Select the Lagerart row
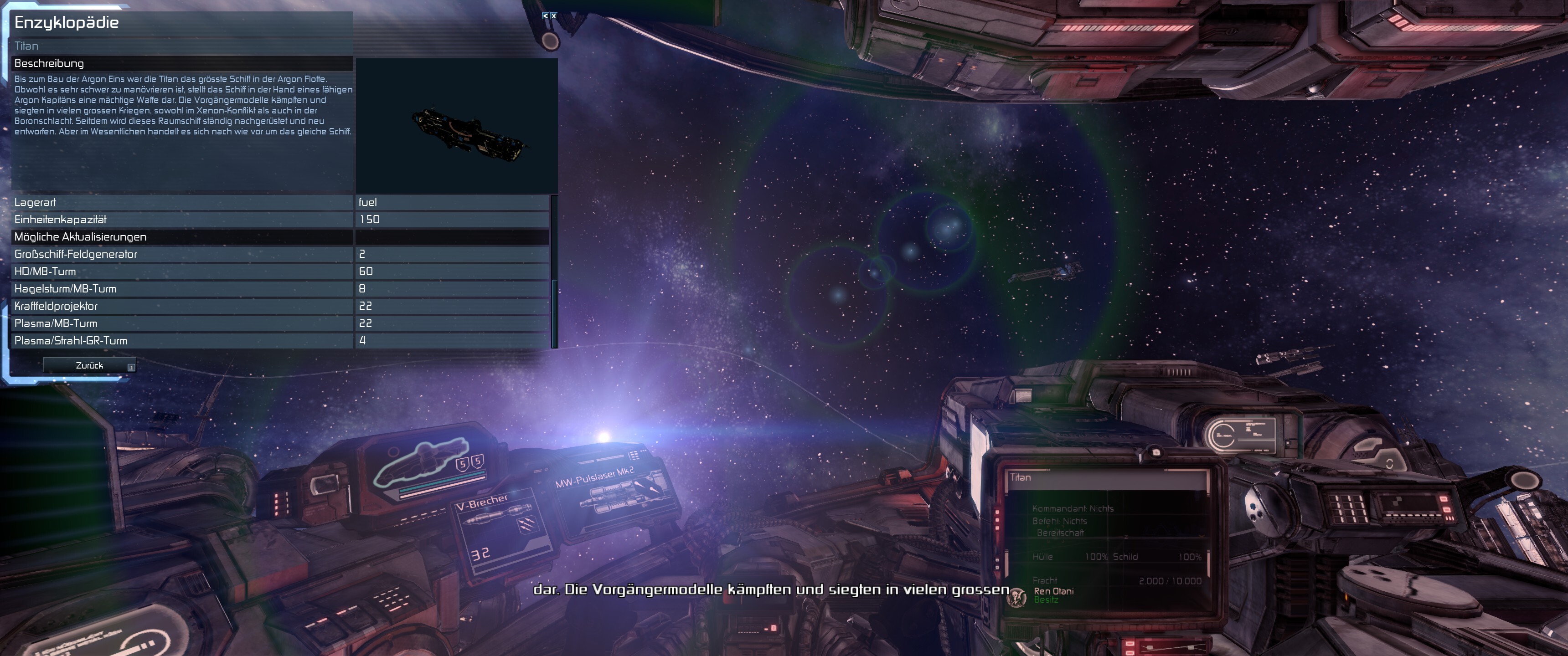This screenshot has height=656, width=1568. tap(183, 202)
